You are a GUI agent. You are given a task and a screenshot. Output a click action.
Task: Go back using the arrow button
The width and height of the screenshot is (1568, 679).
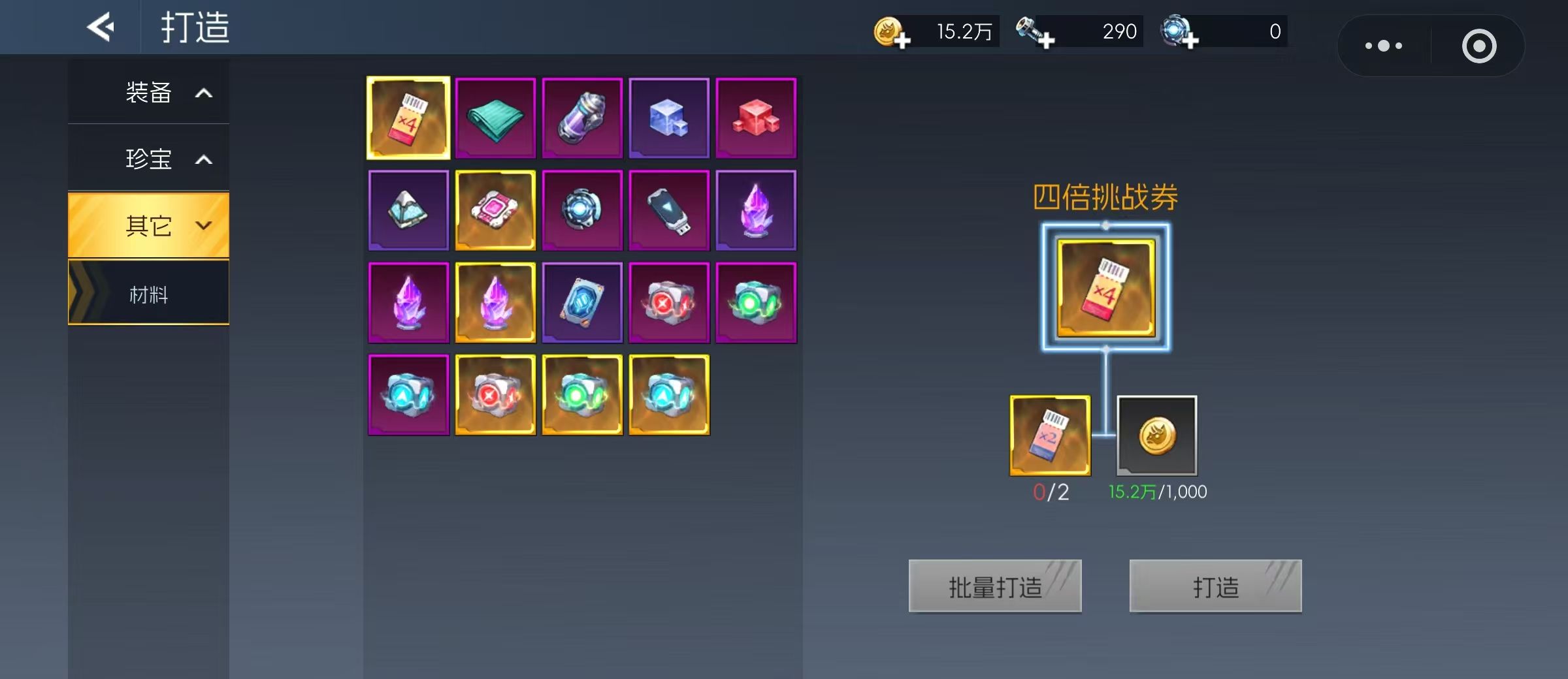pyautogui.click(x=101, y=27)
